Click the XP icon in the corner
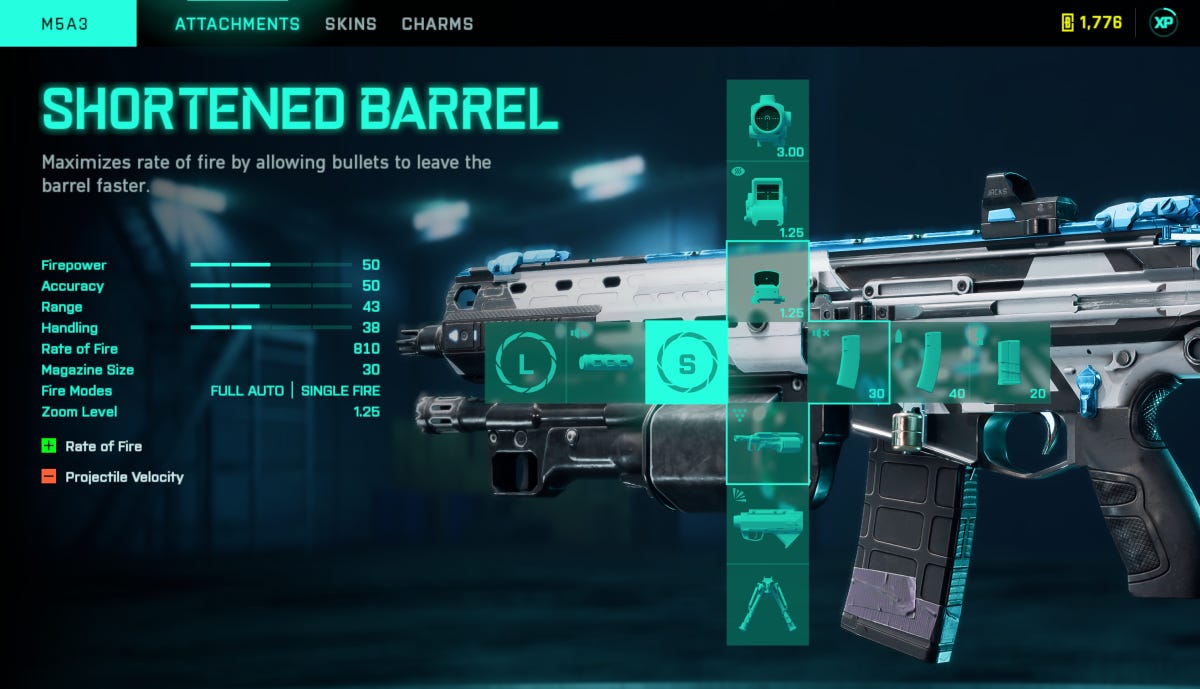The height and width of the screenshot is (689, 1200). pyautogui.click(x=1163, y=23)
